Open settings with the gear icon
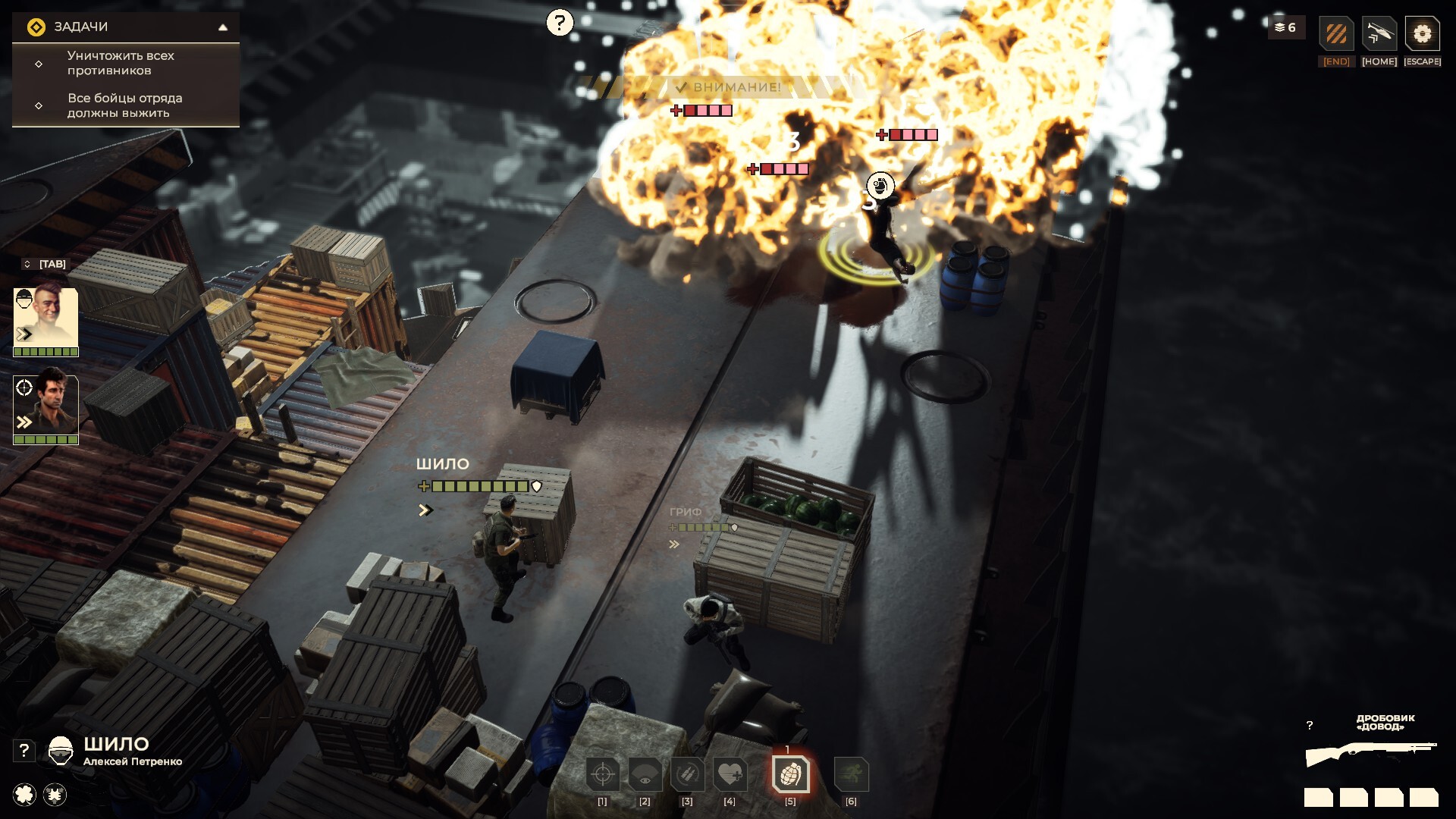The width and height of the screenshot is (1456, 819). (x=1422, y=34)
